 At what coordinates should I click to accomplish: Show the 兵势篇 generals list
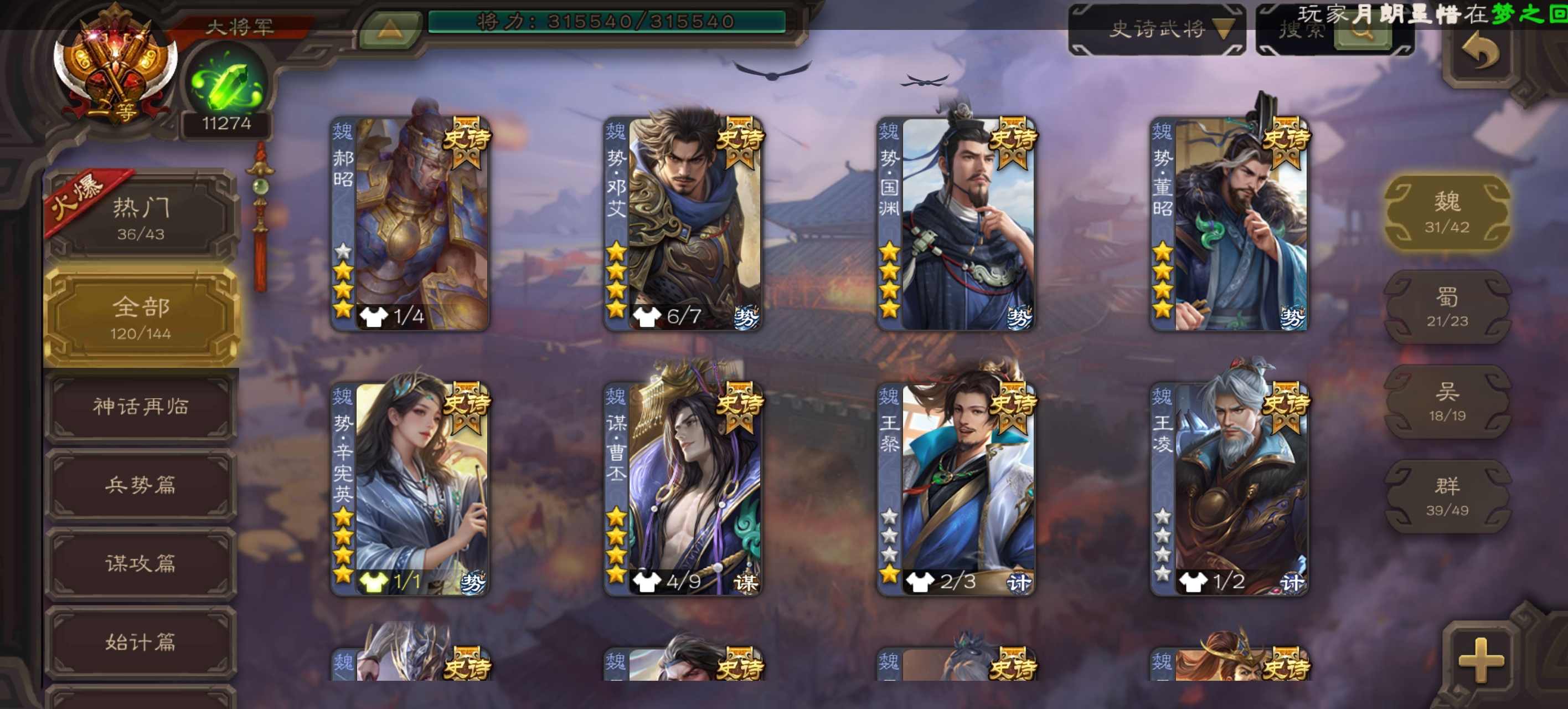(x=141, y=485)
